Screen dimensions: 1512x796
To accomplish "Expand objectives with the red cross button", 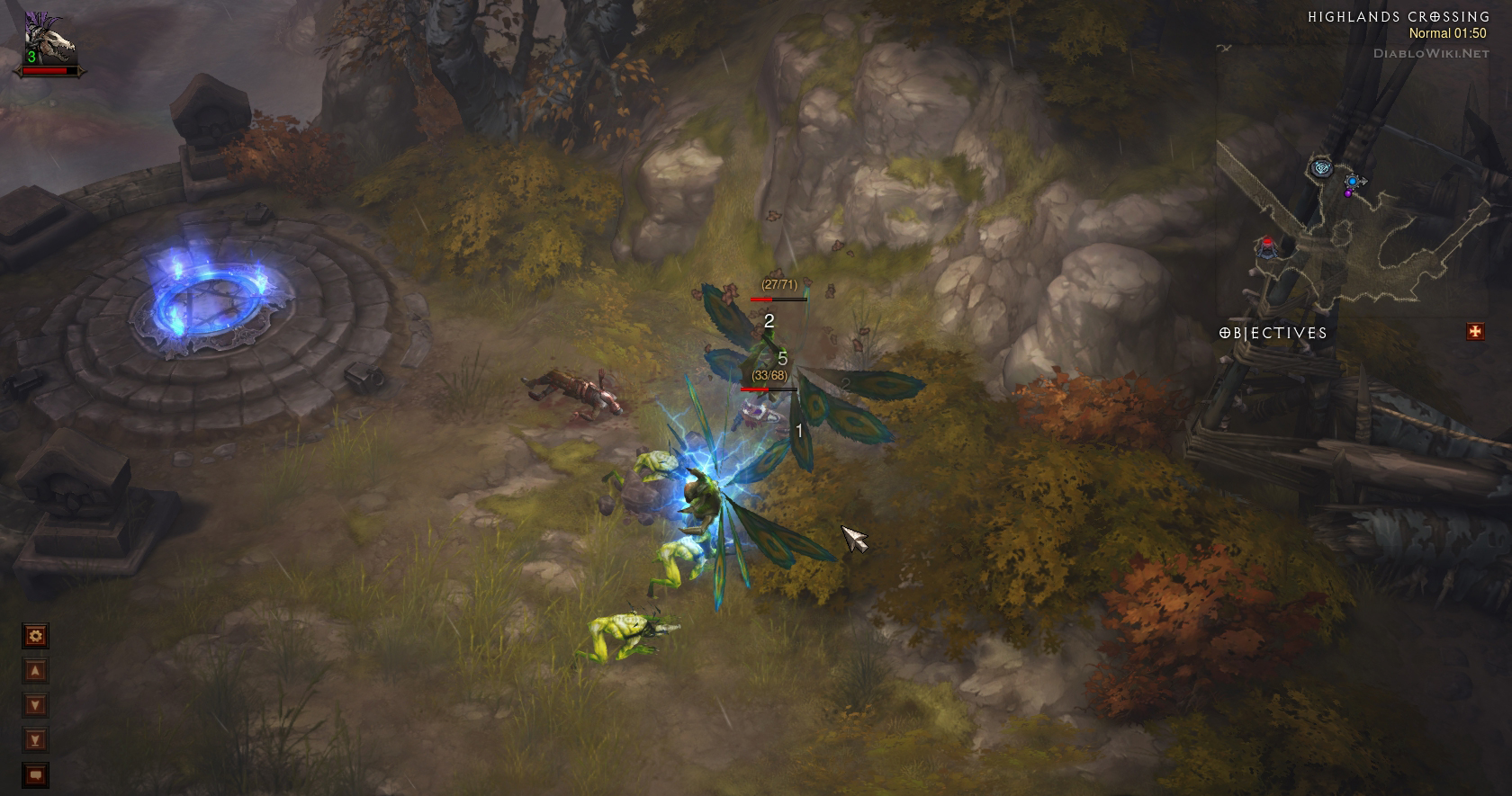I will (x=1475, y=332).
